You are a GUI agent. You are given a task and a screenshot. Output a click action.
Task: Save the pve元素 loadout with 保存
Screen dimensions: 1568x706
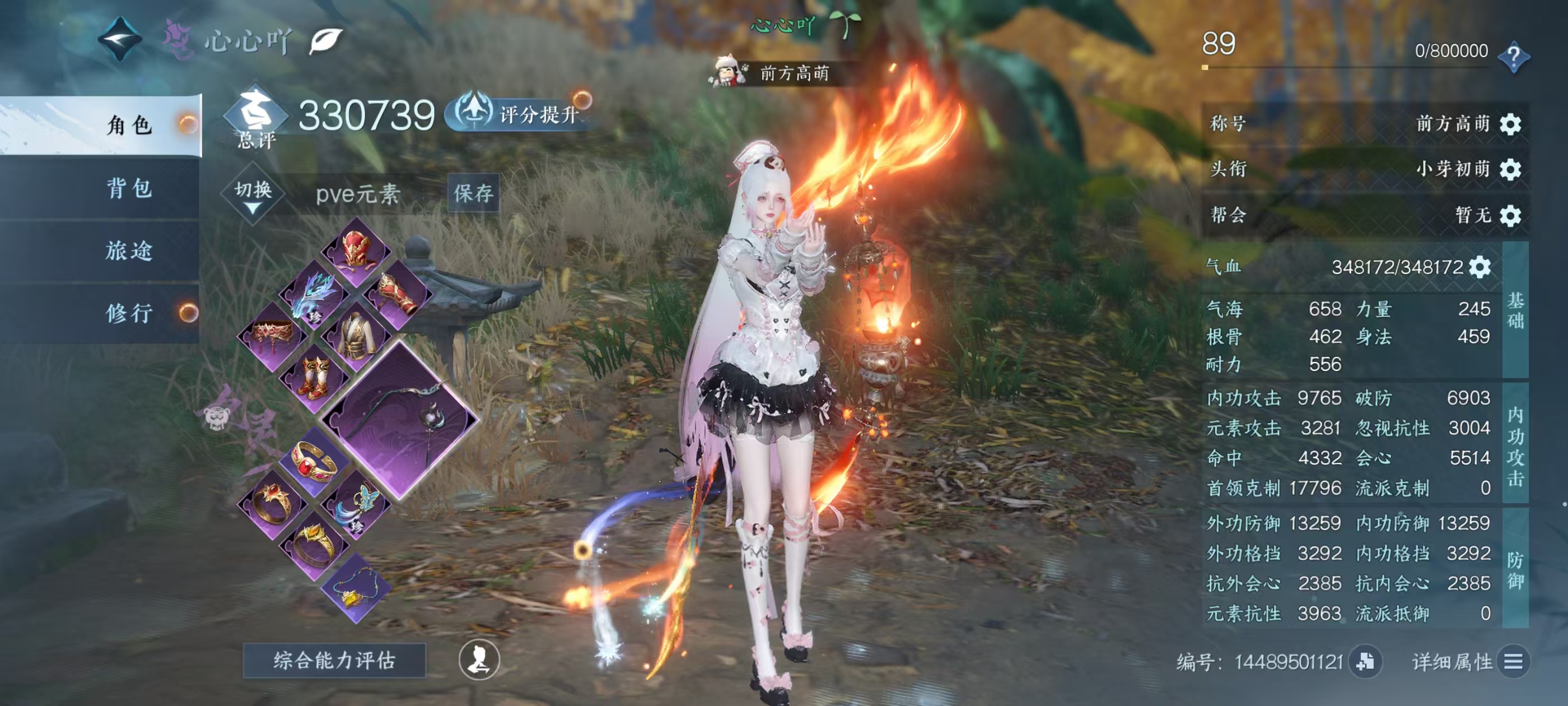click(473, 193)
